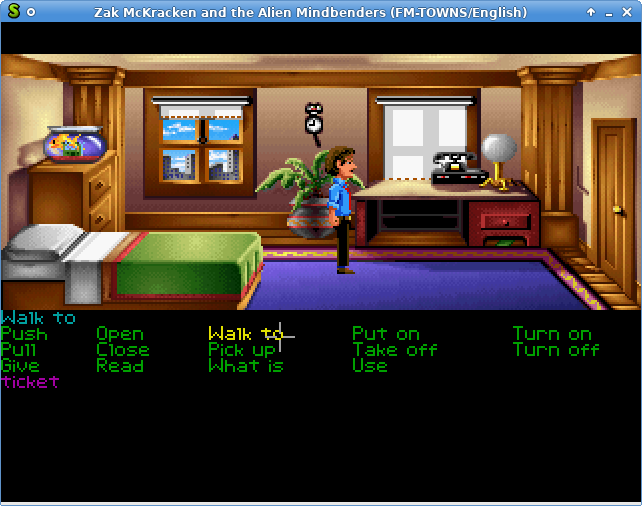Activate the Put on verb

coord(385,334)
